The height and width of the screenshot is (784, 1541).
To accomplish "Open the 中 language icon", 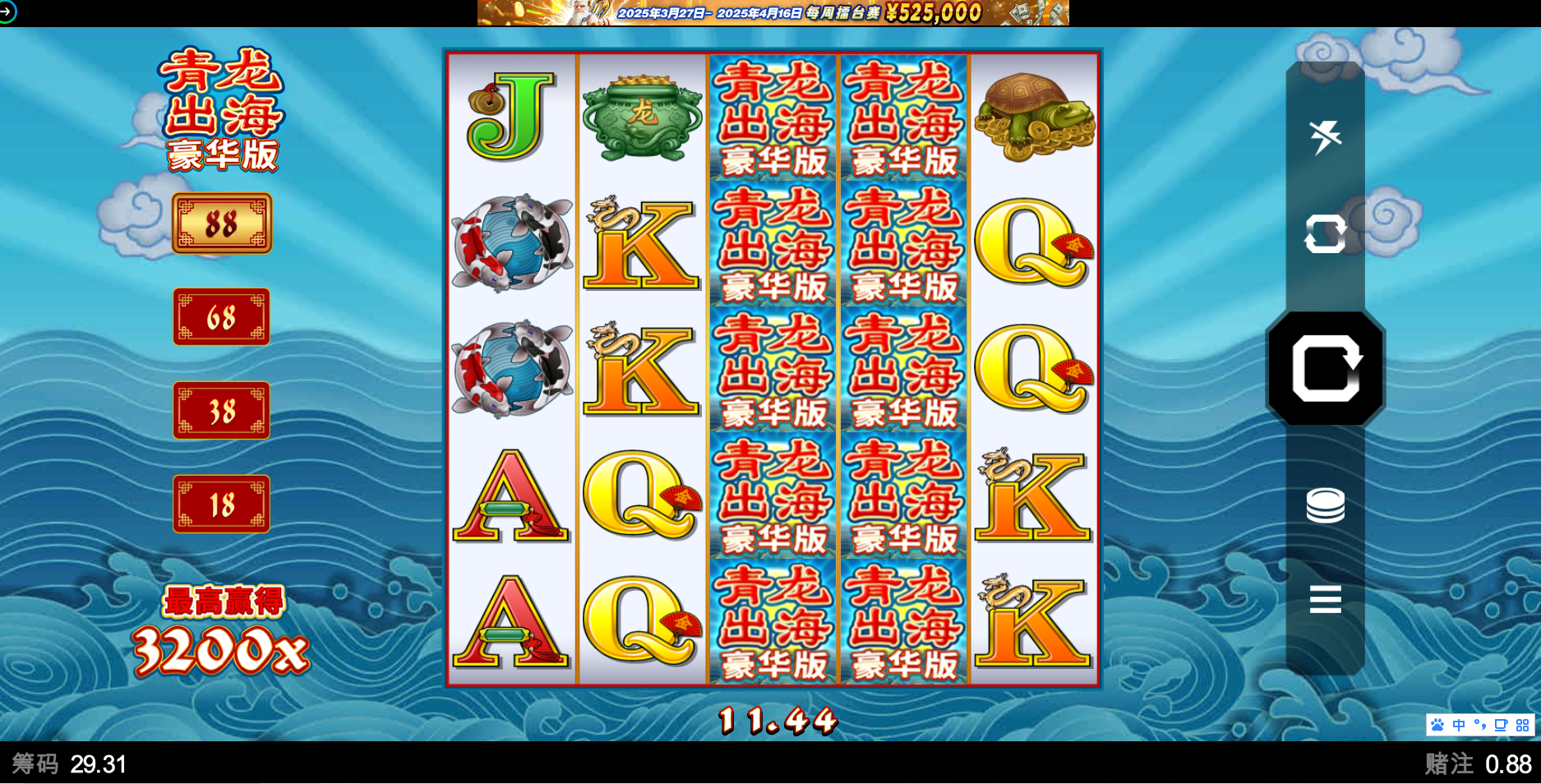I will tap(1458, 724).
